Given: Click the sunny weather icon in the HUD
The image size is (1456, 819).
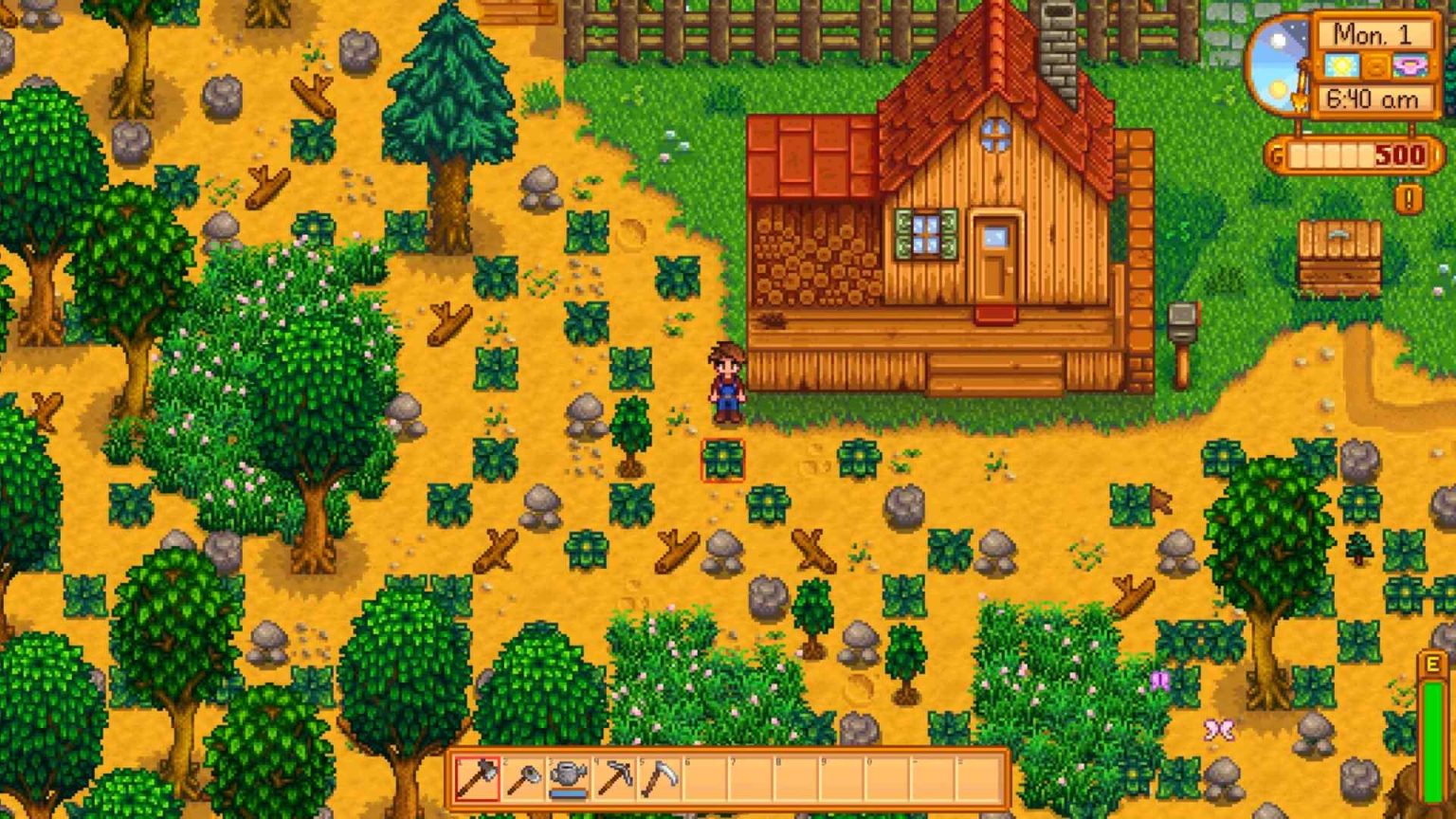Looking at the screenshot, I should pos(1340,65).
